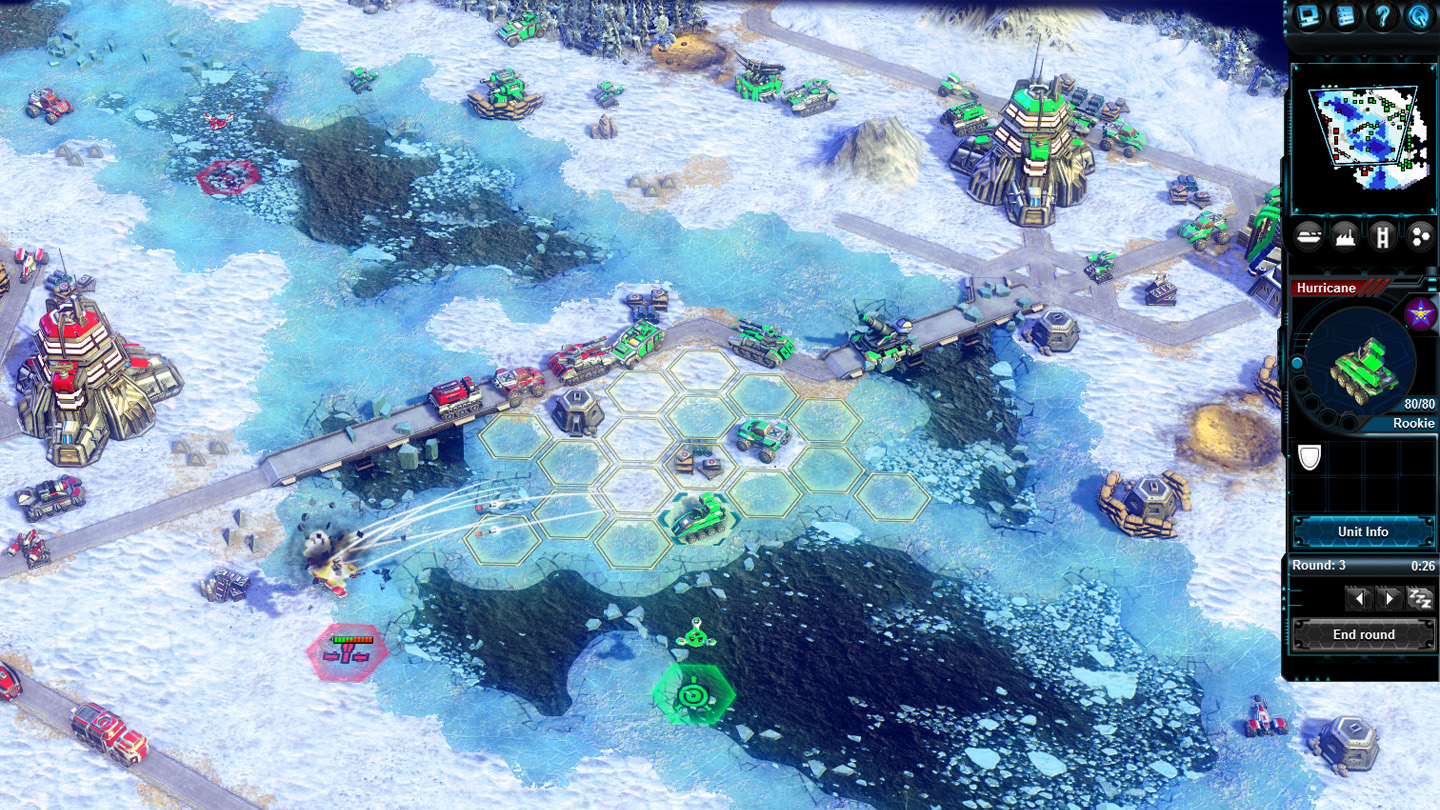Click the minimap to reposition the view
The height and width of the screenshot is (810, 1440).
click(x=1365, y=135)
